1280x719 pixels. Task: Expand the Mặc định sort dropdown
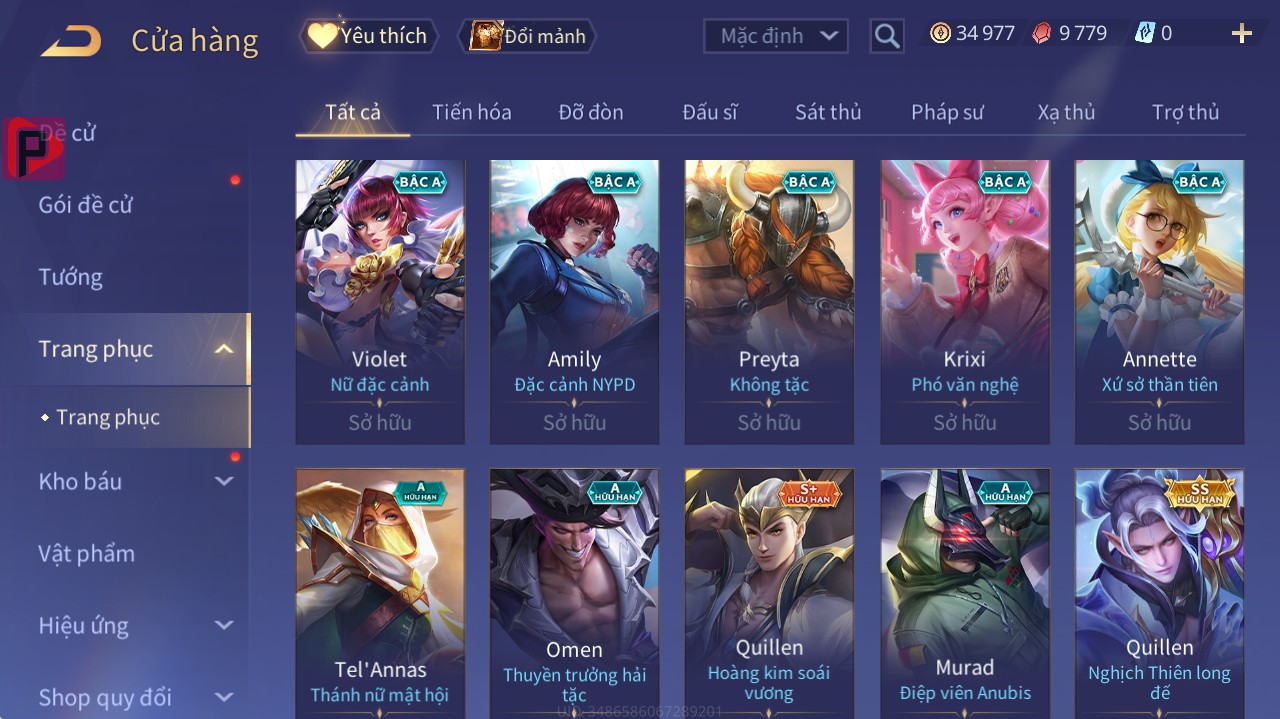click(776, 36)
